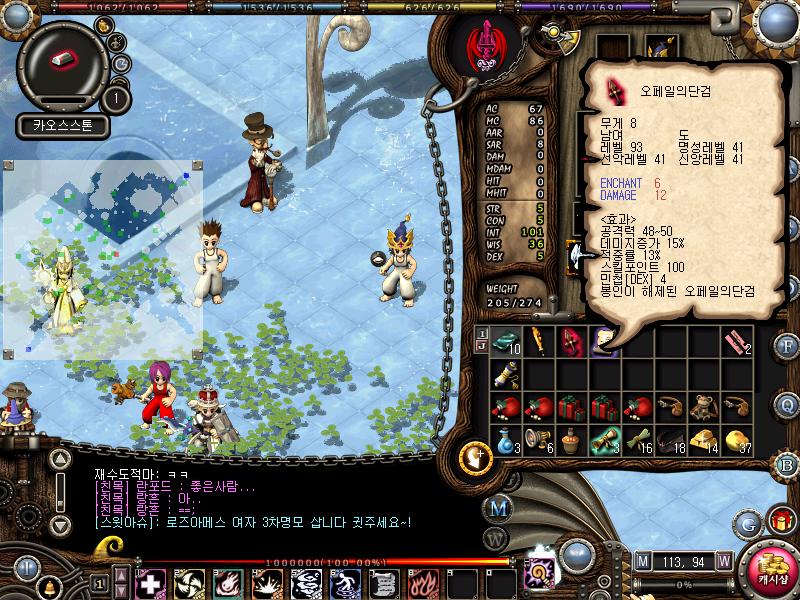Viewport: 800px width, 600px height.
Task: Select the blue potion inventory slot
Action: pyautogui.click(x=508, y=441)
